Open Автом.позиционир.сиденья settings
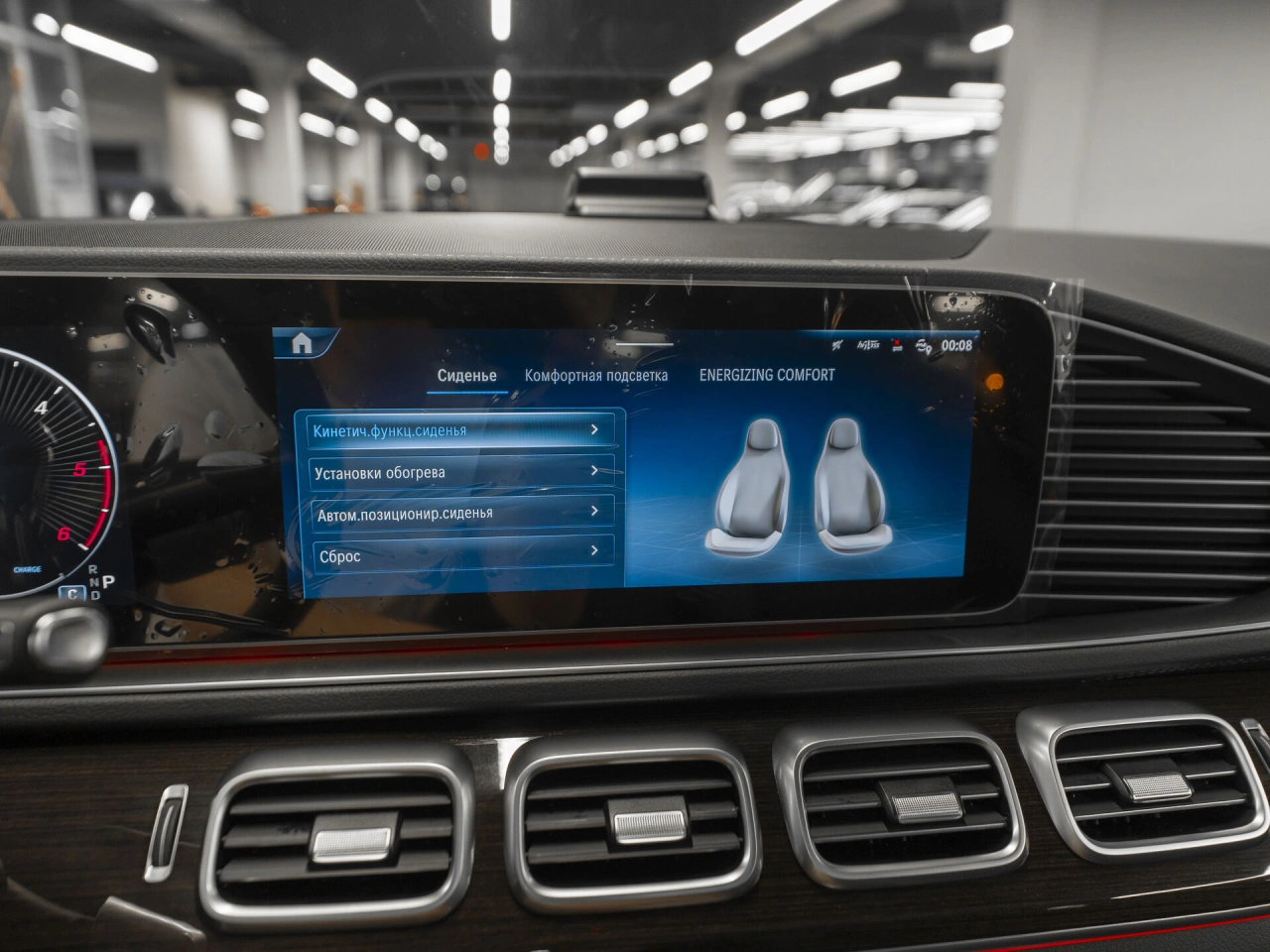This screenshot has width=1270, height=952. click(460, 514)
